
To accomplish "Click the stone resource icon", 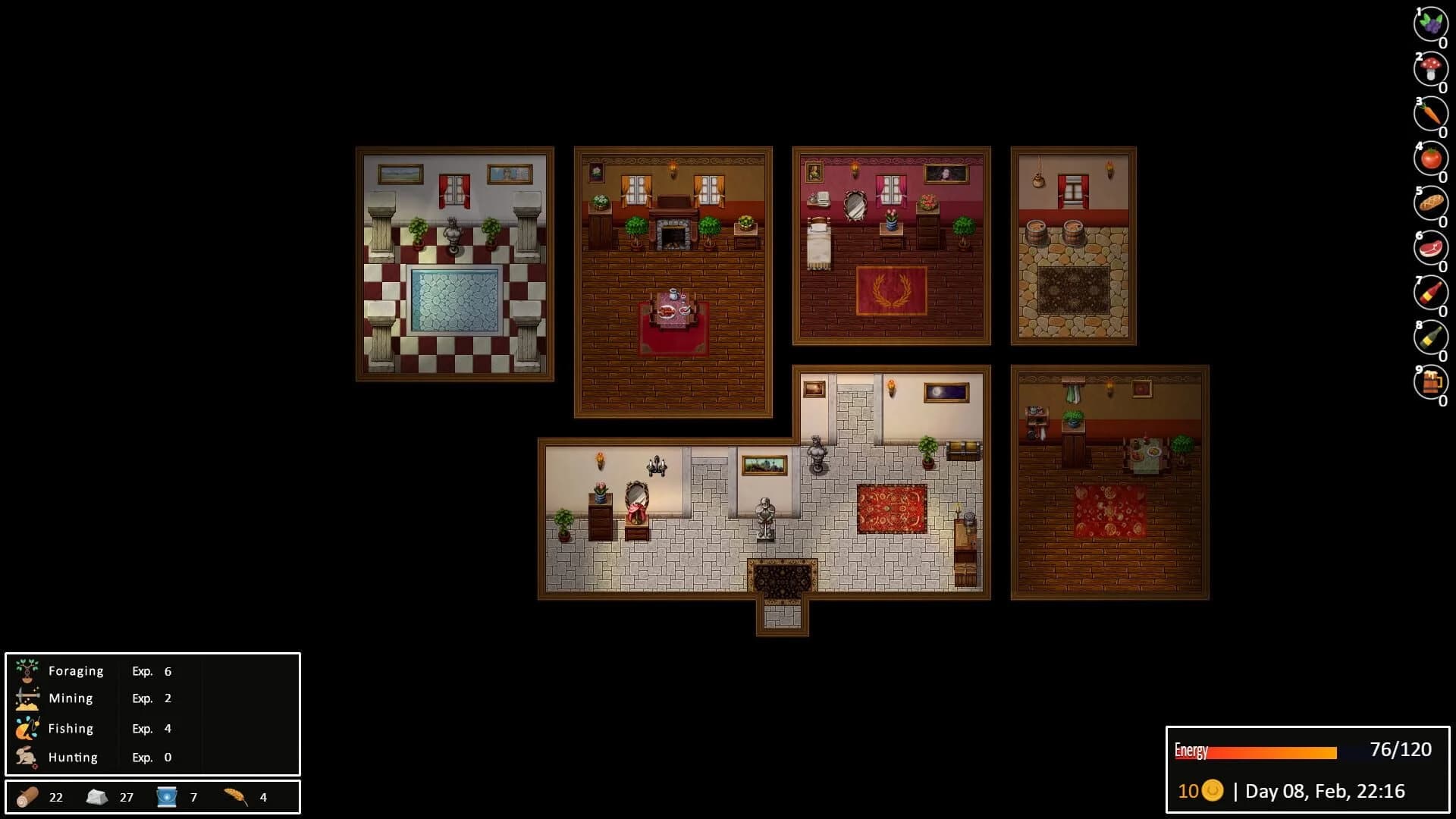I will 97,797.
